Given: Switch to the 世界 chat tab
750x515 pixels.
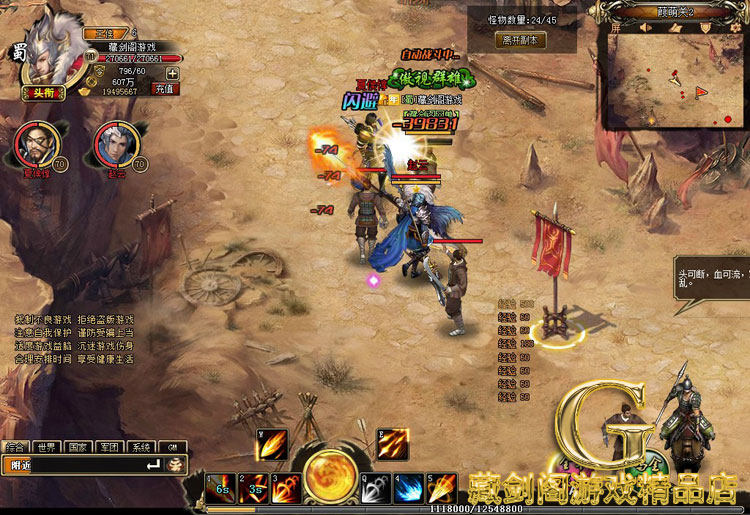Looking at the screenshot, I should (46, 447).
